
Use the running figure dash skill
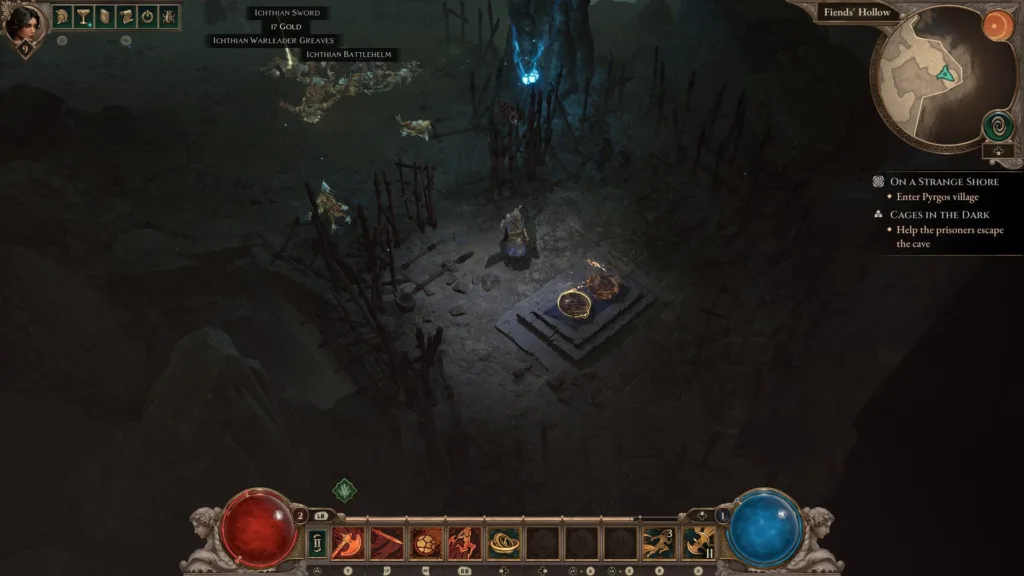[659, 543]
